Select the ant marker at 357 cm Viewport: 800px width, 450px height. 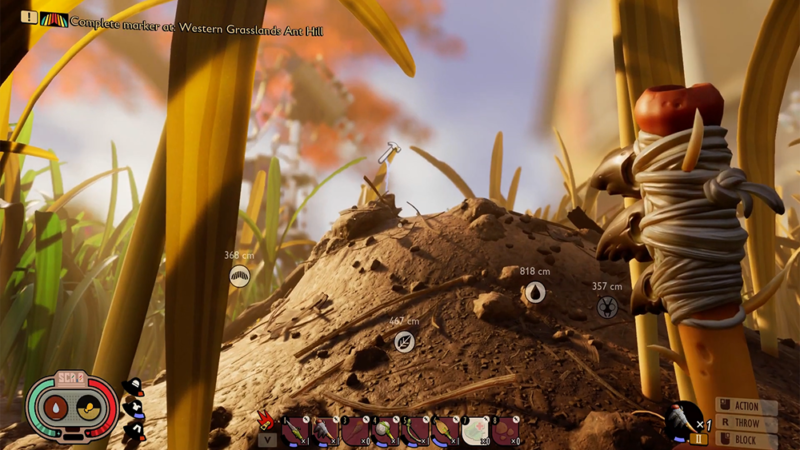[x=607, y=307]
